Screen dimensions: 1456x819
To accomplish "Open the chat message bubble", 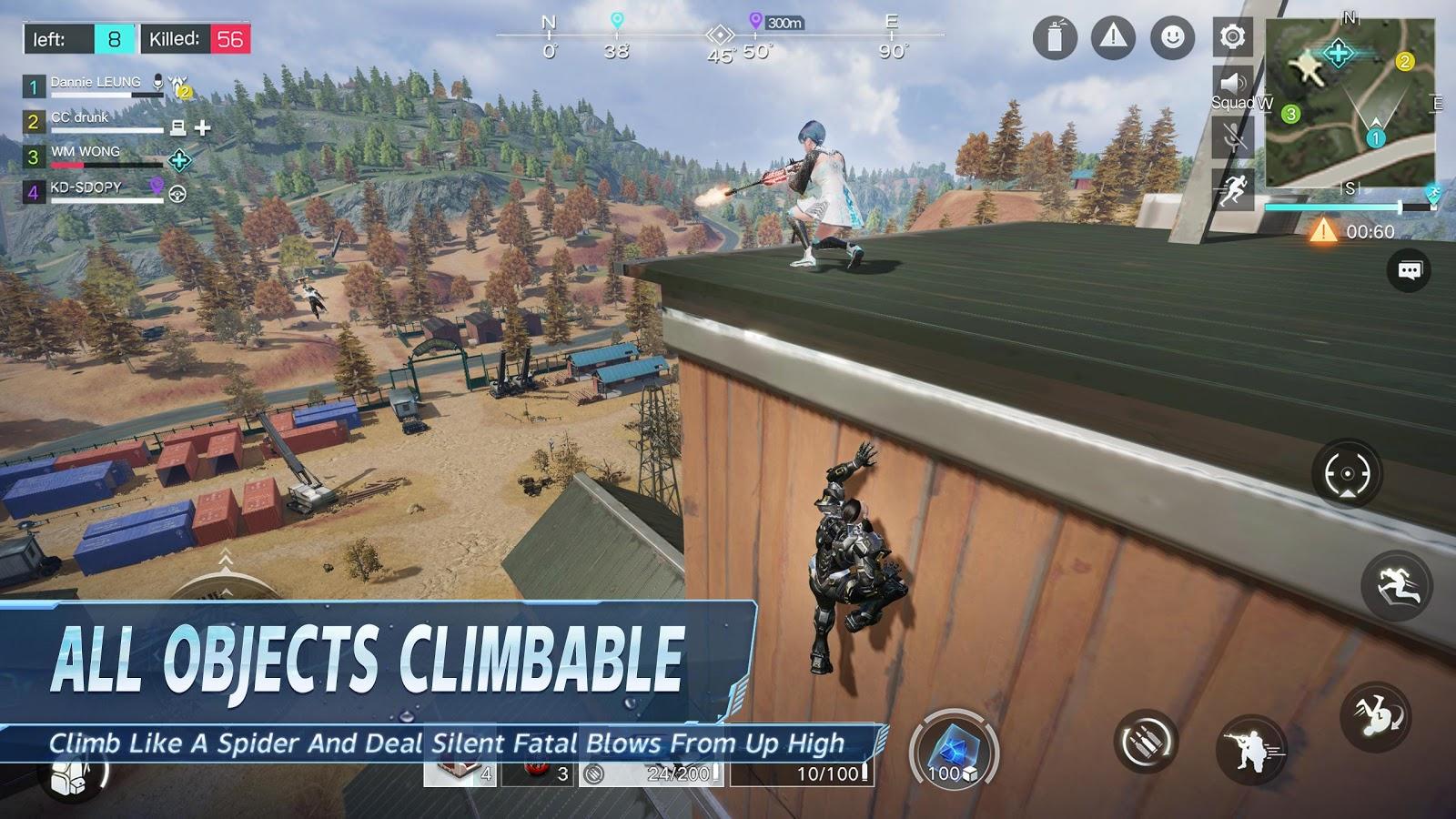I will (x=1409, y=270).
